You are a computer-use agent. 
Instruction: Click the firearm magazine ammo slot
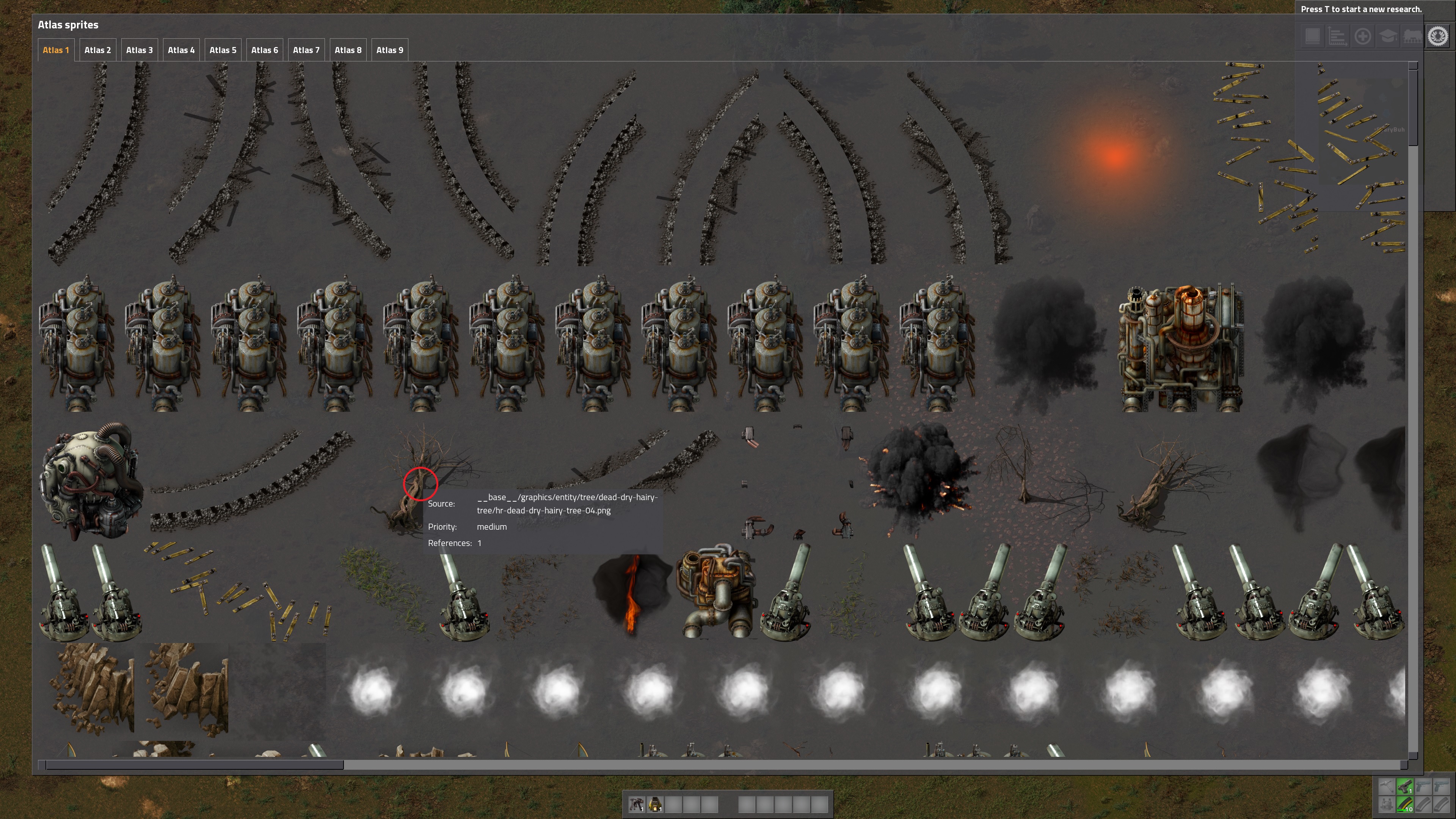(x=1405, y=804)
